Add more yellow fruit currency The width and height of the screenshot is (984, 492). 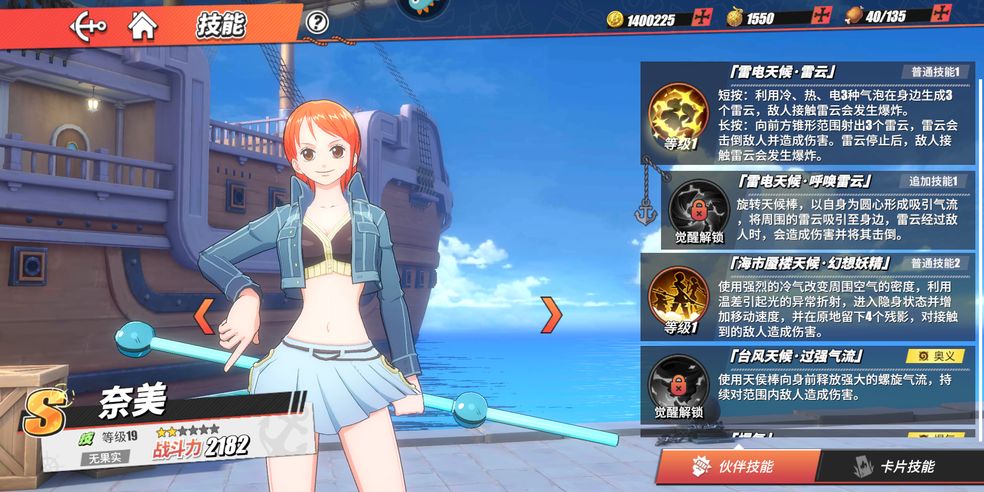[821, 17]
